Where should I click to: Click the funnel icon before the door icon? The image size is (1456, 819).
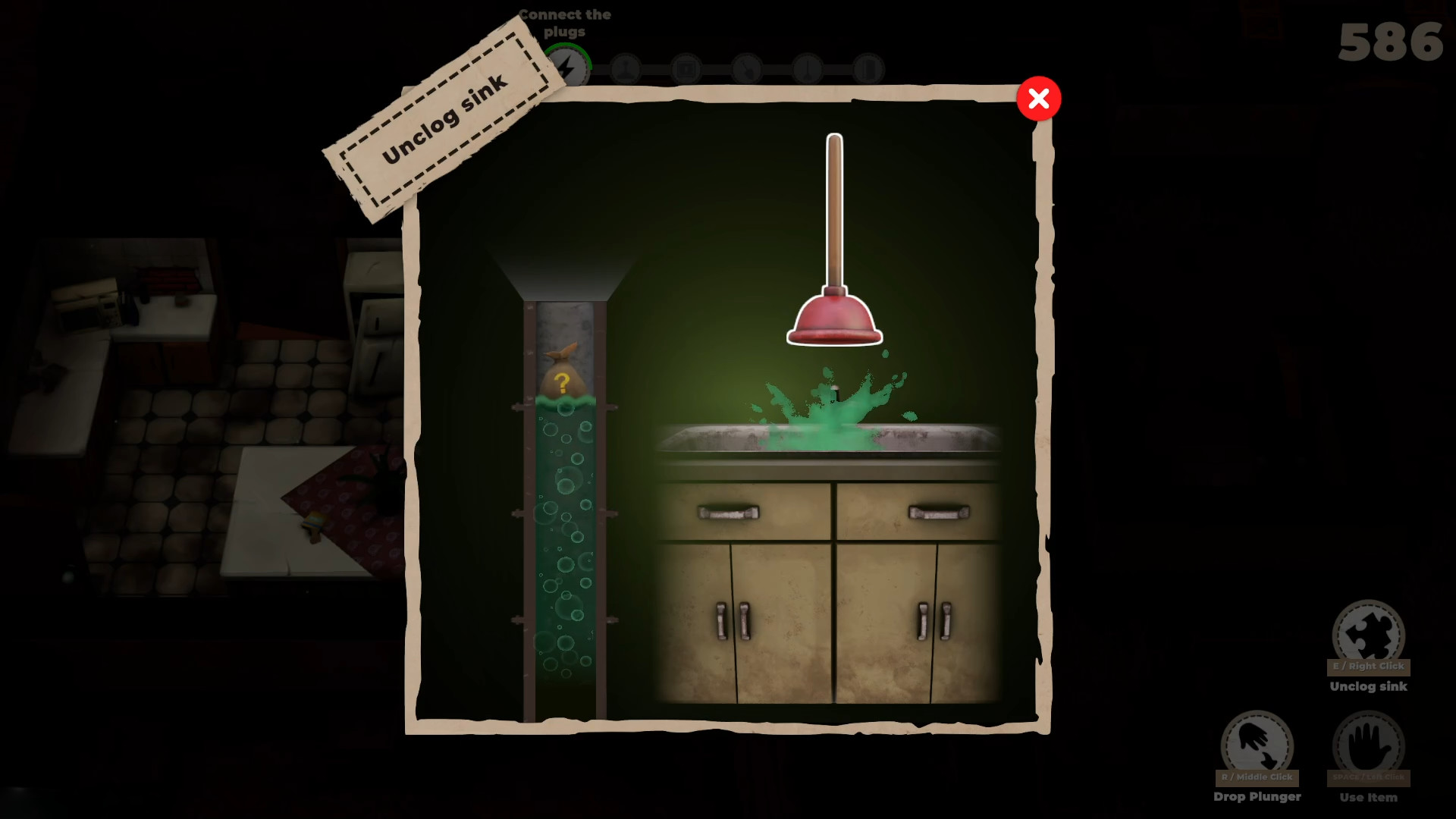[808, 68]
